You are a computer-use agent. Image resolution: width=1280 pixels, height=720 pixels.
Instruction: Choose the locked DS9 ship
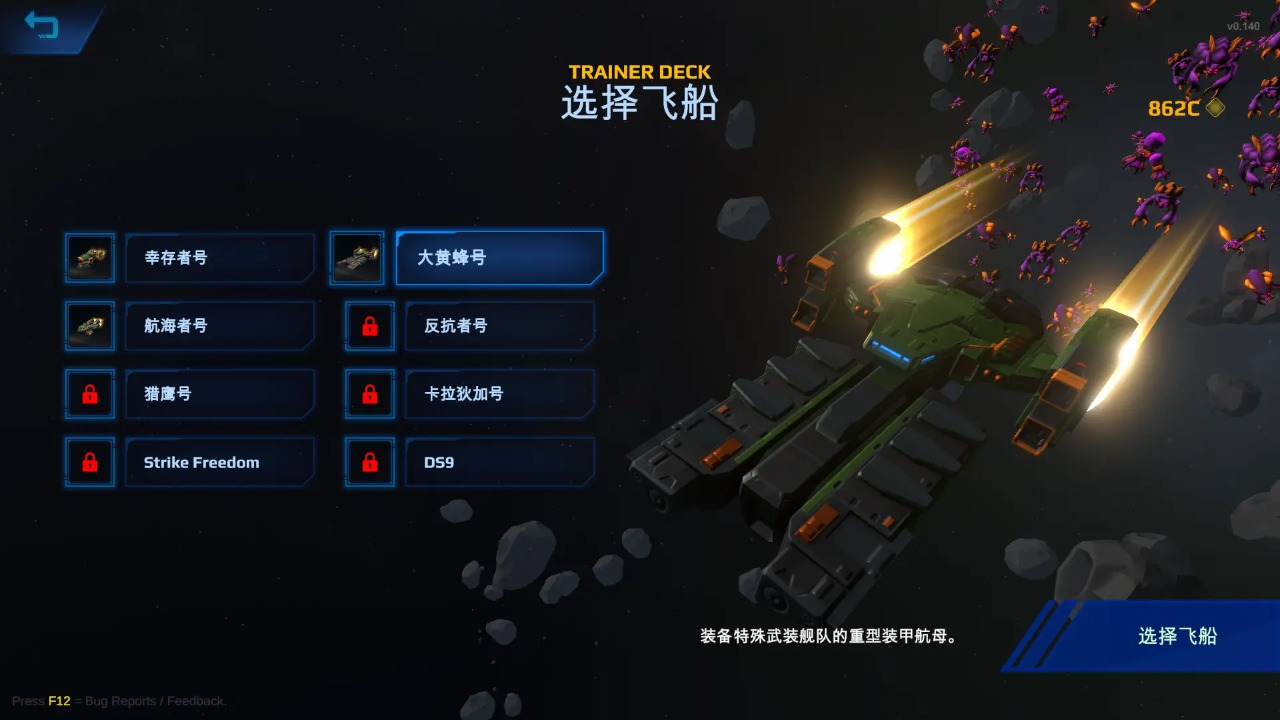coord(499,462)
